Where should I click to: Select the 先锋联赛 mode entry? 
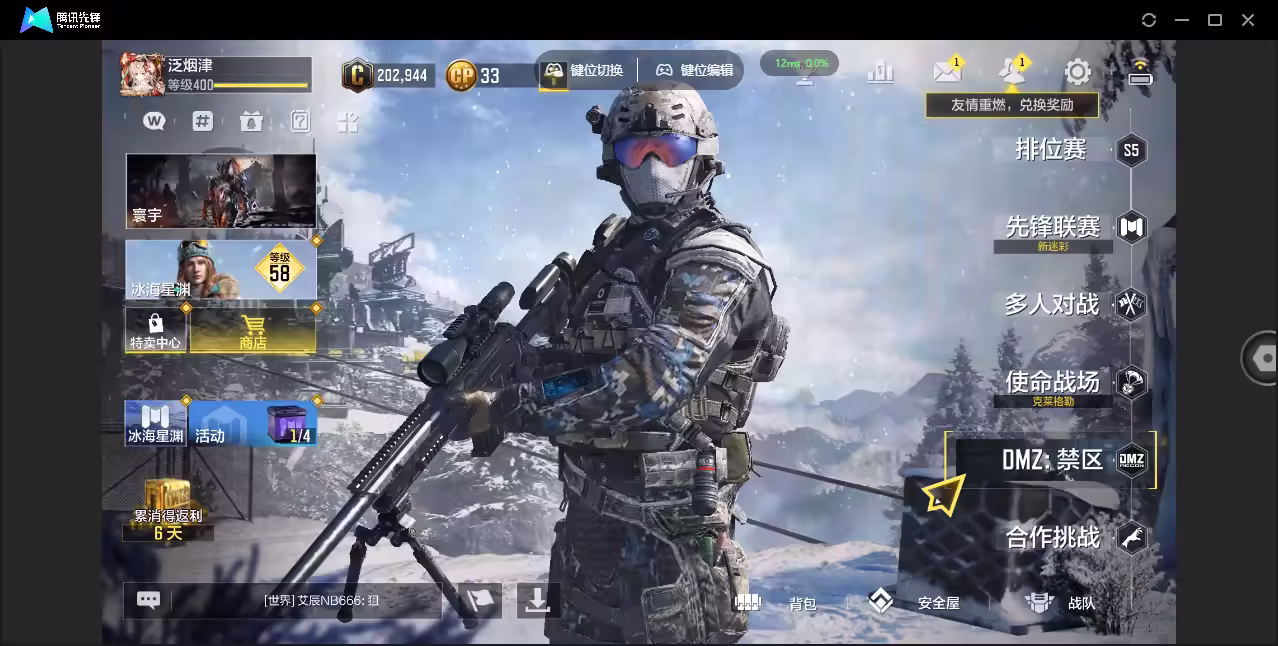1052,227
